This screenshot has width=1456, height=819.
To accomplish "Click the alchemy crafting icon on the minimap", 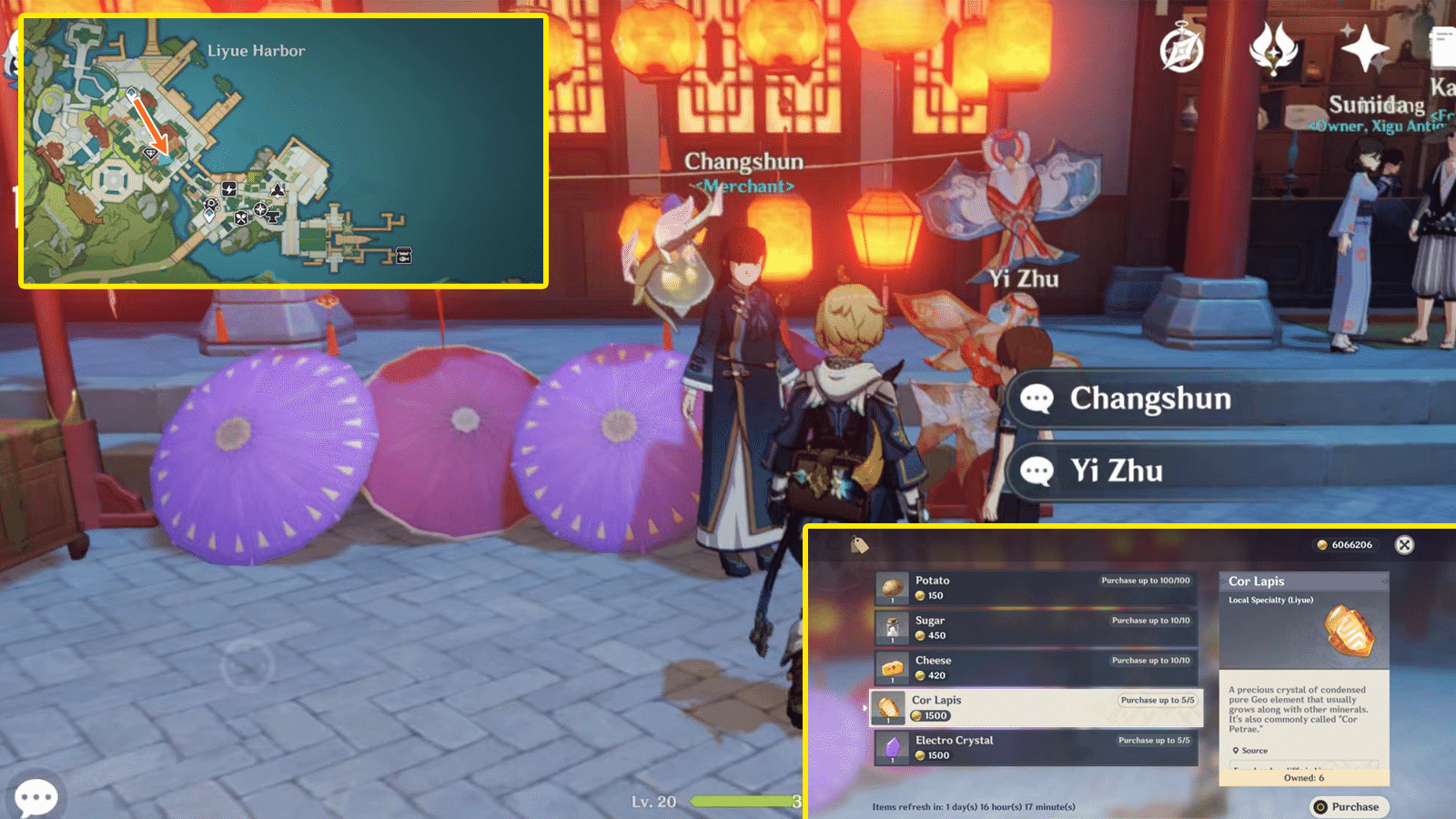I will point(211,204).
